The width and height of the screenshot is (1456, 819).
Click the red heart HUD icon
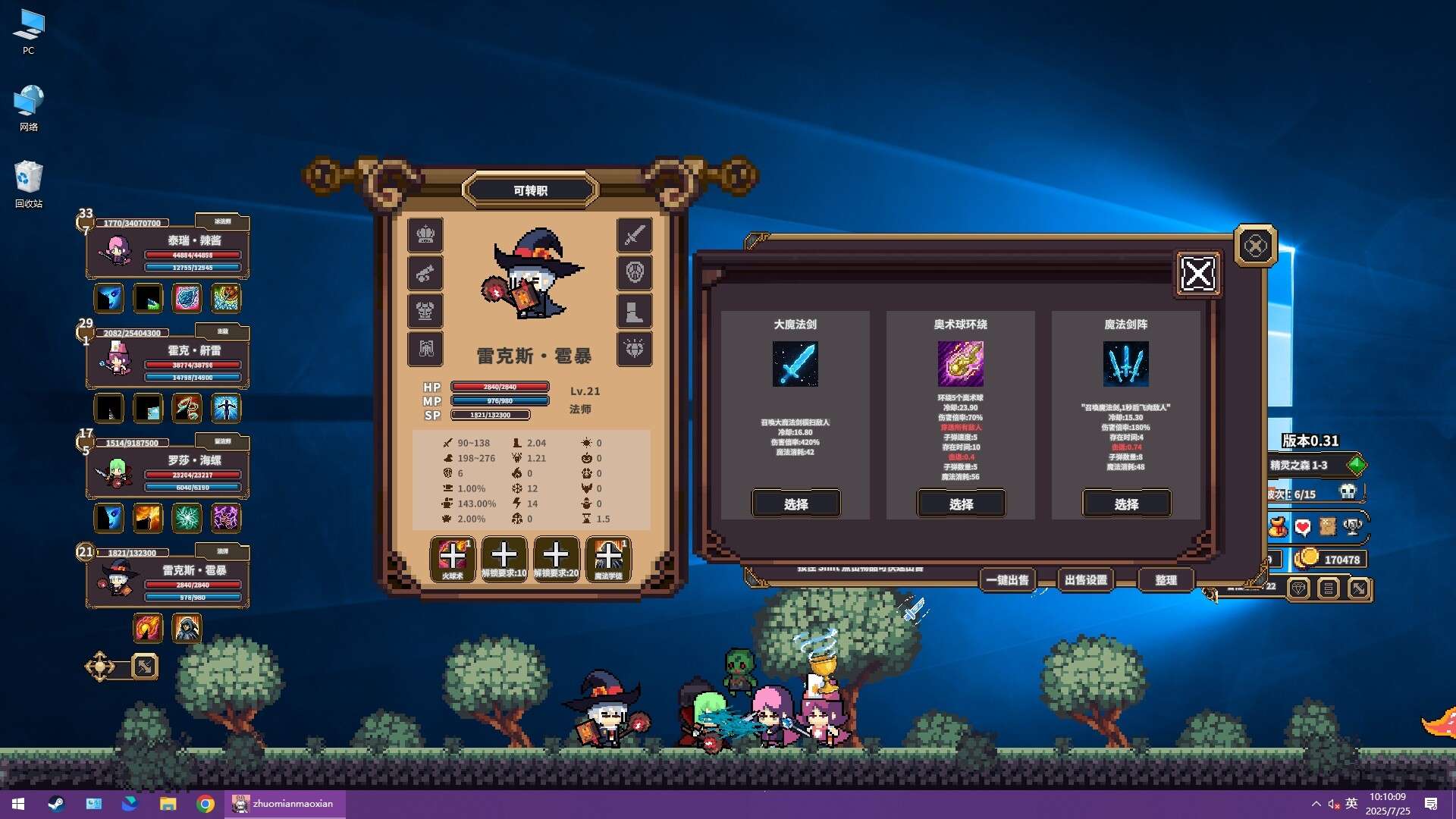(1303, 527)
